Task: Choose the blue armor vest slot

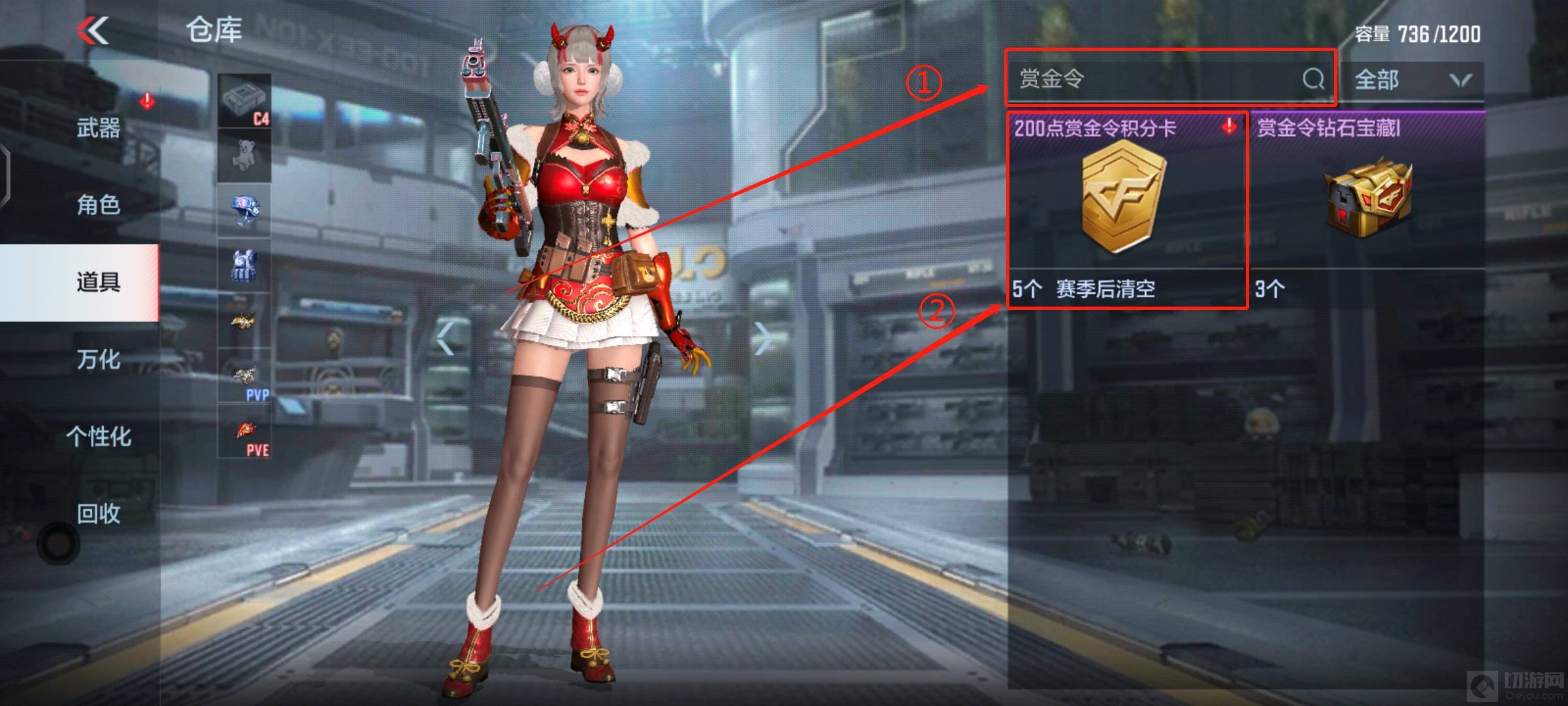Action: [x=244, y=265]
